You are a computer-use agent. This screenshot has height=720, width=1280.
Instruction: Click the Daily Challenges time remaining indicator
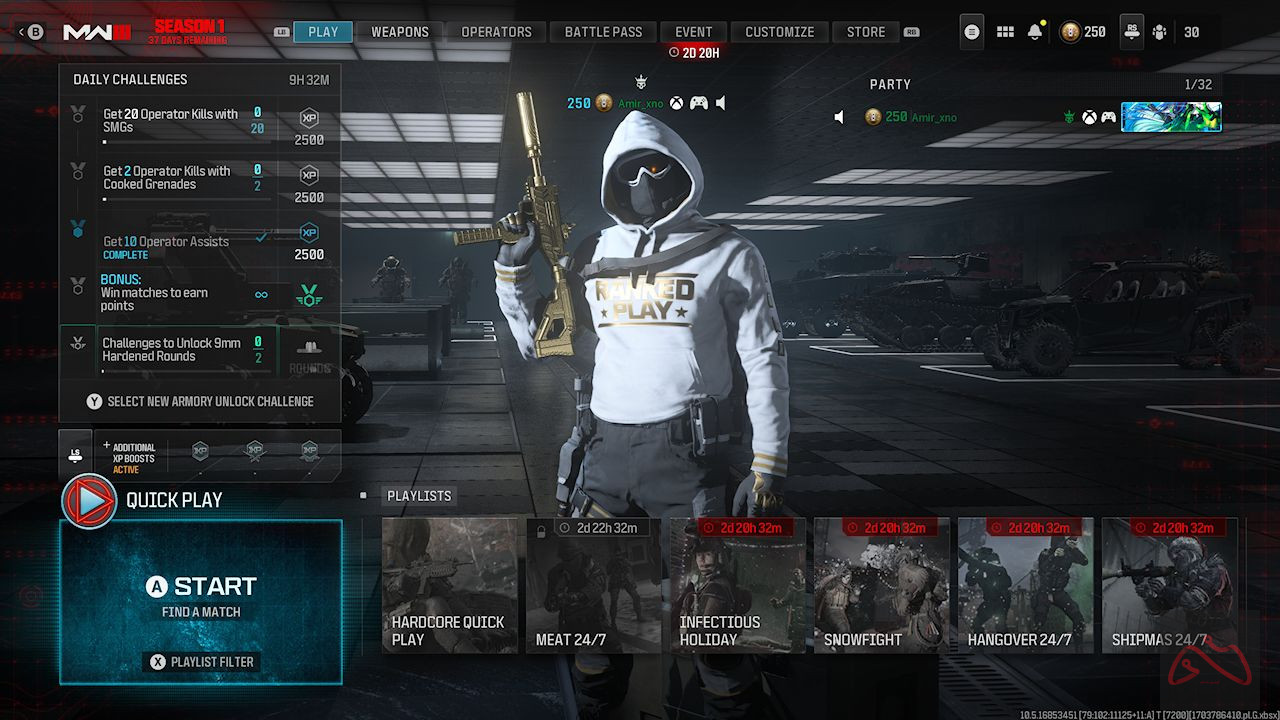[310, 79]
